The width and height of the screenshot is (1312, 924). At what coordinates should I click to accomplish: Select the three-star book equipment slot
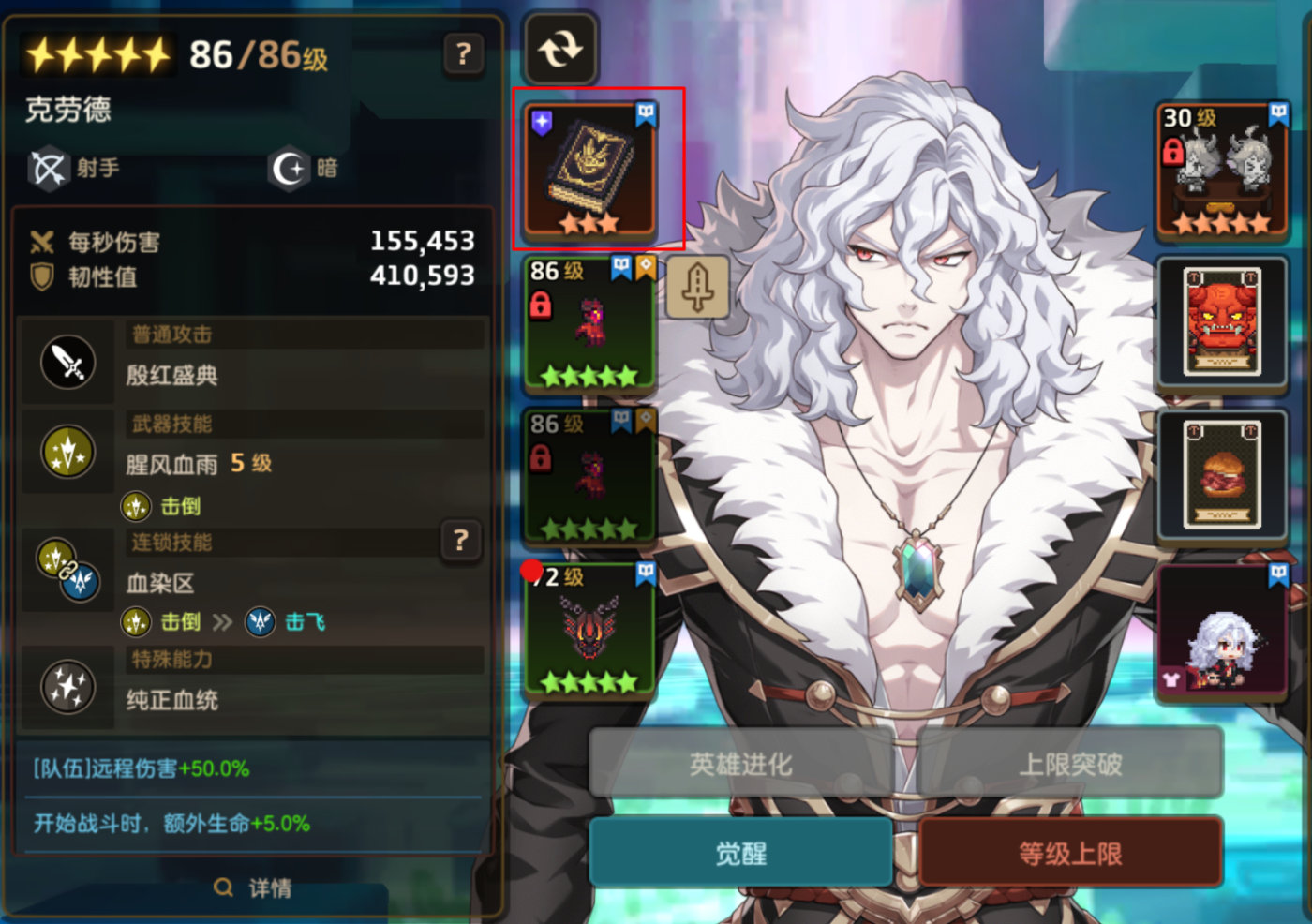coord(590,170)
